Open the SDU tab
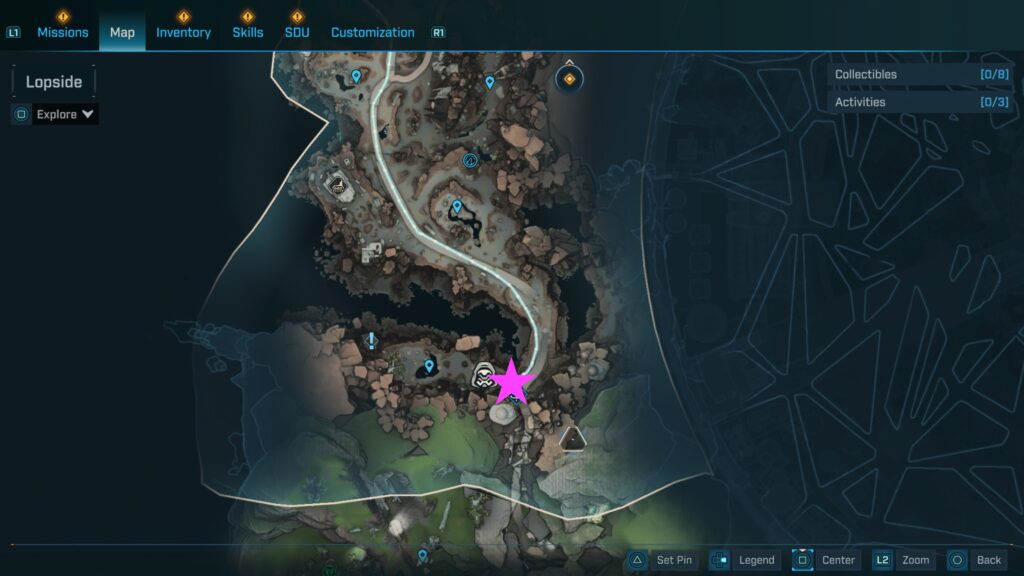The width and height of the screenshot is (1024, 576). 296,32
